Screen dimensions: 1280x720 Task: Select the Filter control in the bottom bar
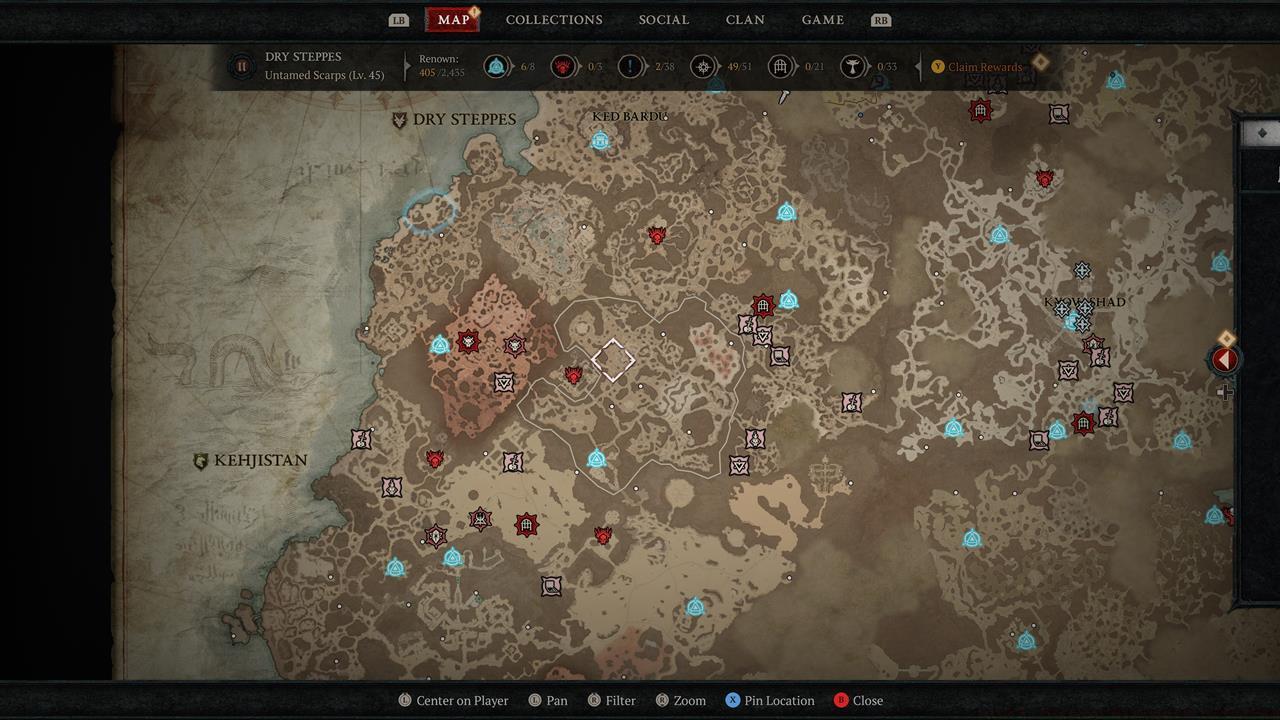pos(611,700)
